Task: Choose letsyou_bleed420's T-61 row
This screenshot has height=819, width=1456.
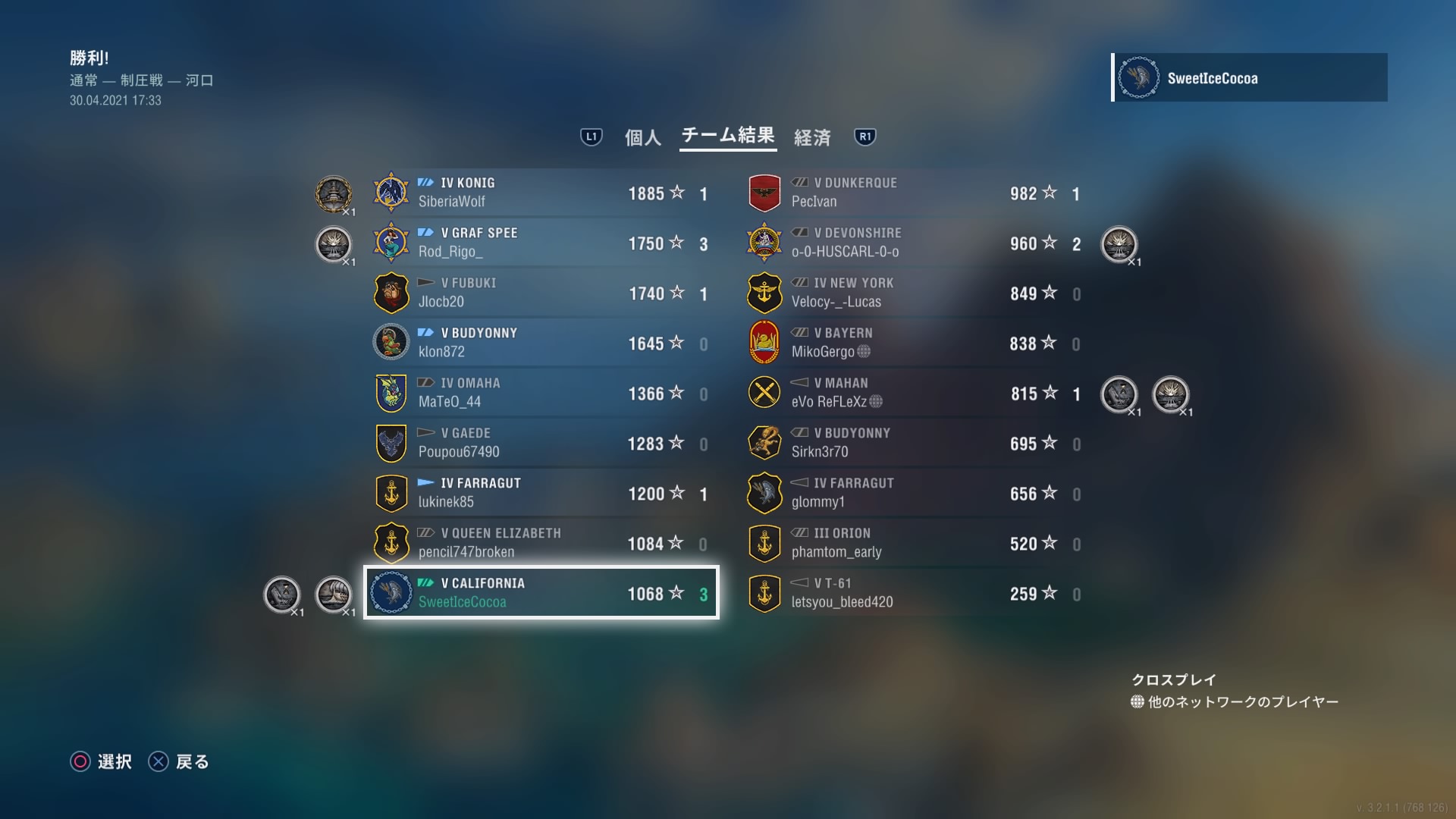Action: tap(915, 593)
